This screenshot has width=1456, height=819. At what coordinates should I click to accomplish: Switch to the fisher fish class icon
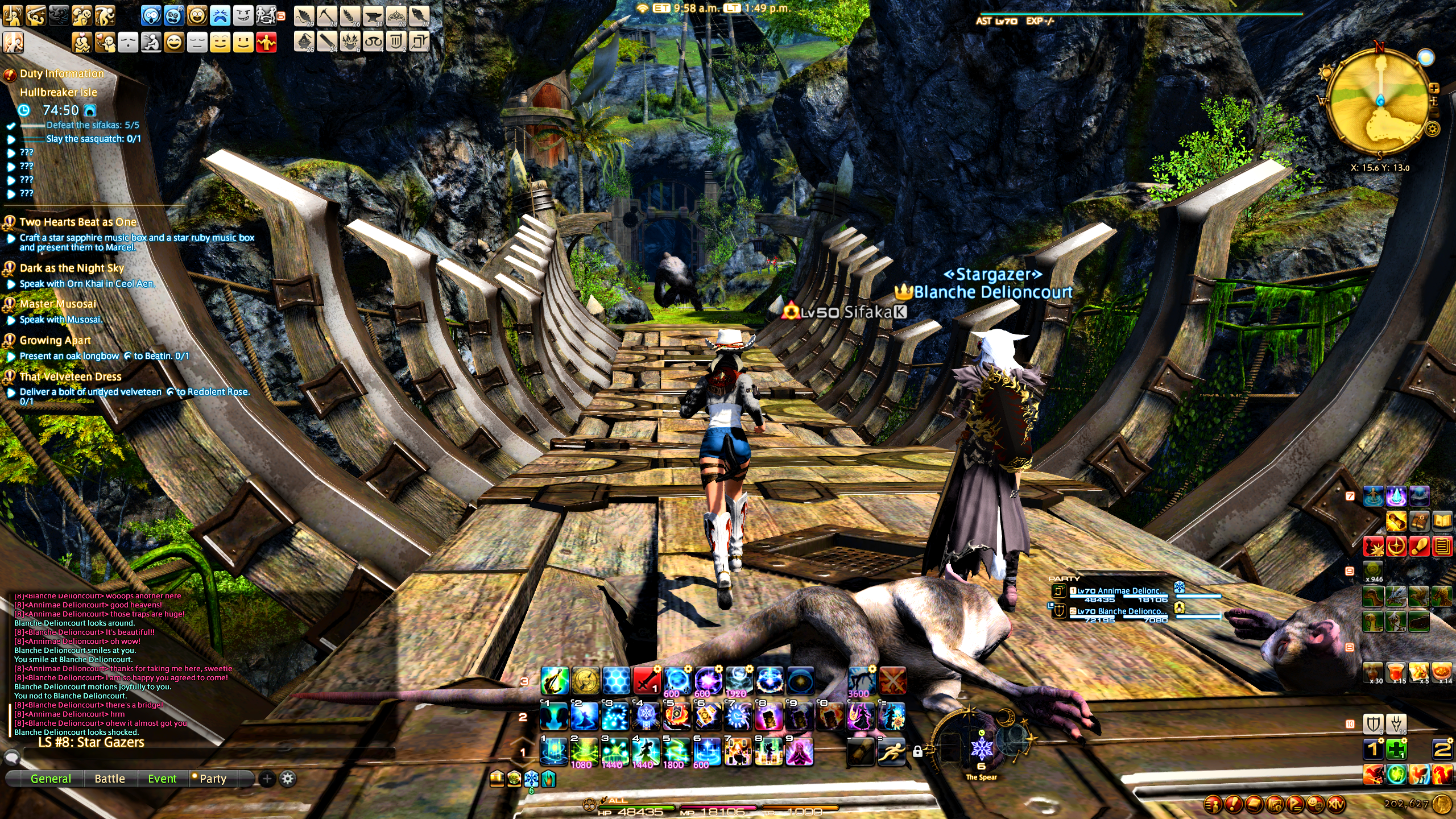coord(418,16)
